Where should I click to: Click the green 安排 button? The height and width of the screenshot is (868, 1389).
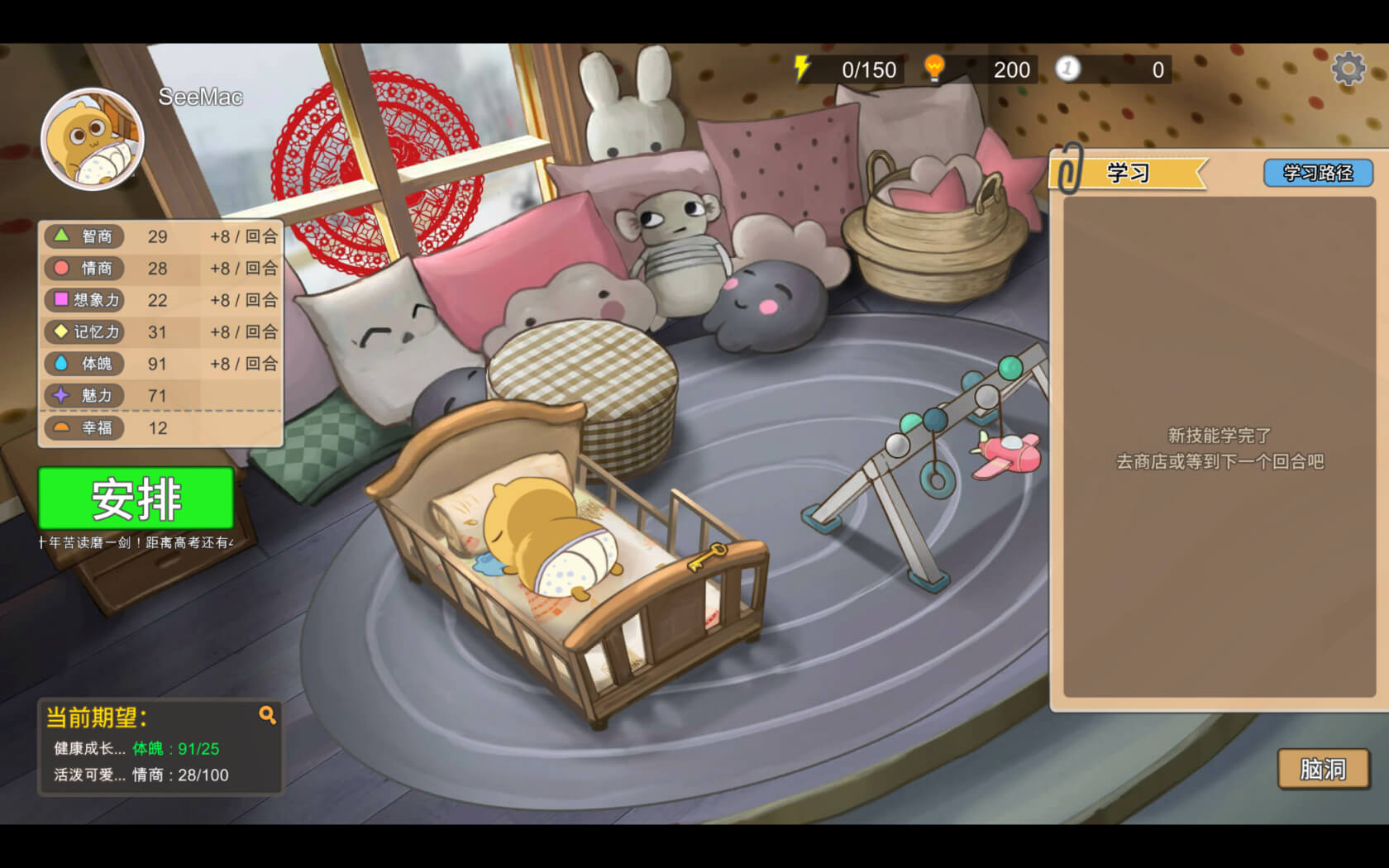tap(136, 498)
